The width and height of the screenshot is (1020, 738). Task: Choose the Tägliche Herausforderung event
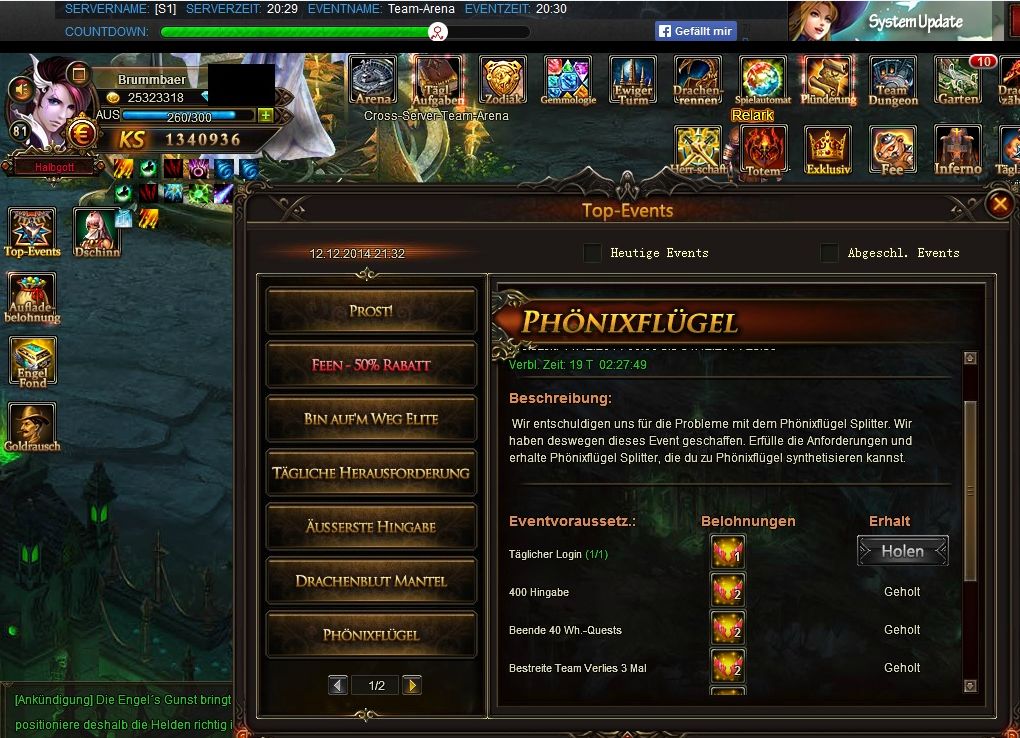(371, 473)
